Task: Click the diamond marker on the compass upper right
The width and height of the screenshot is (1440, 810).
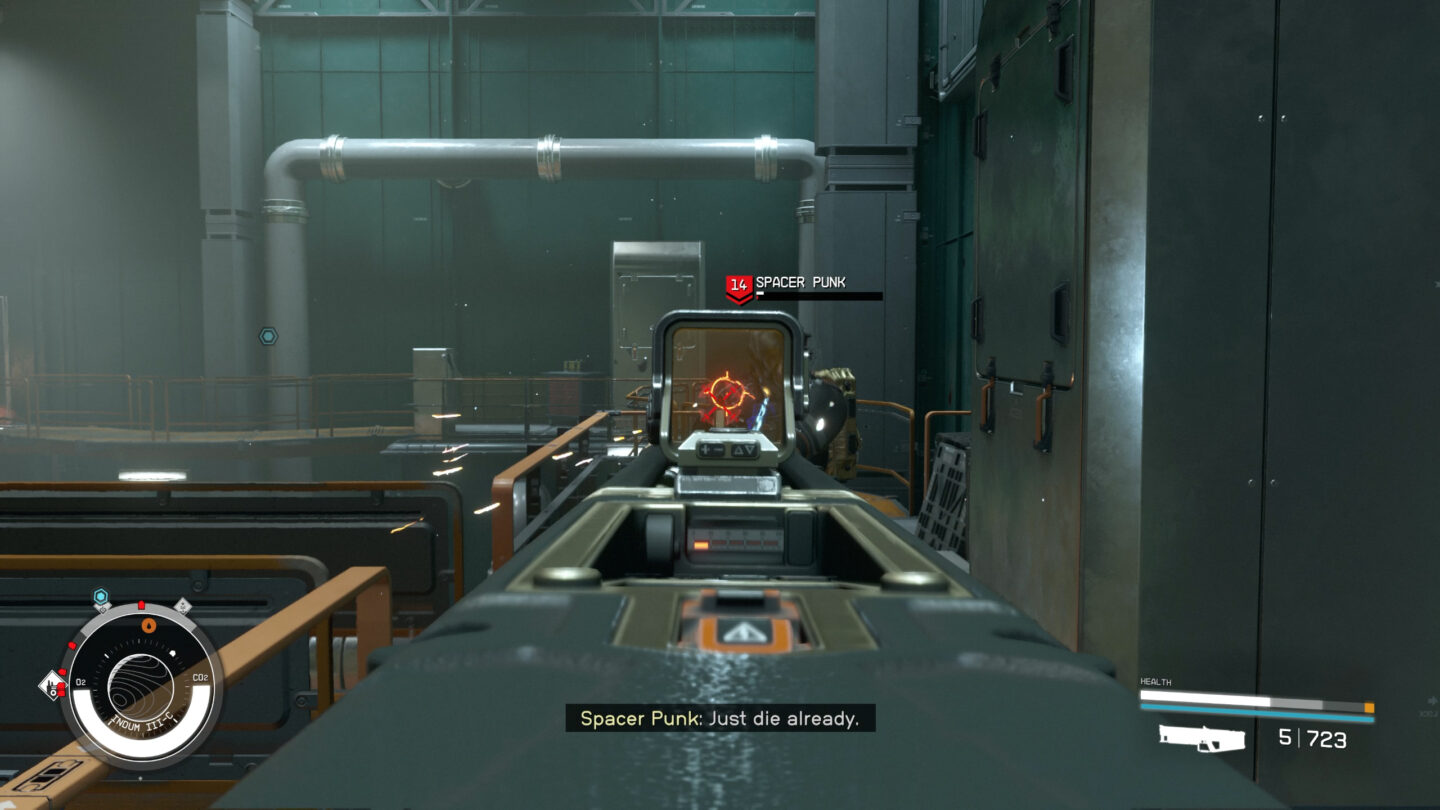Action: (184, 605)
